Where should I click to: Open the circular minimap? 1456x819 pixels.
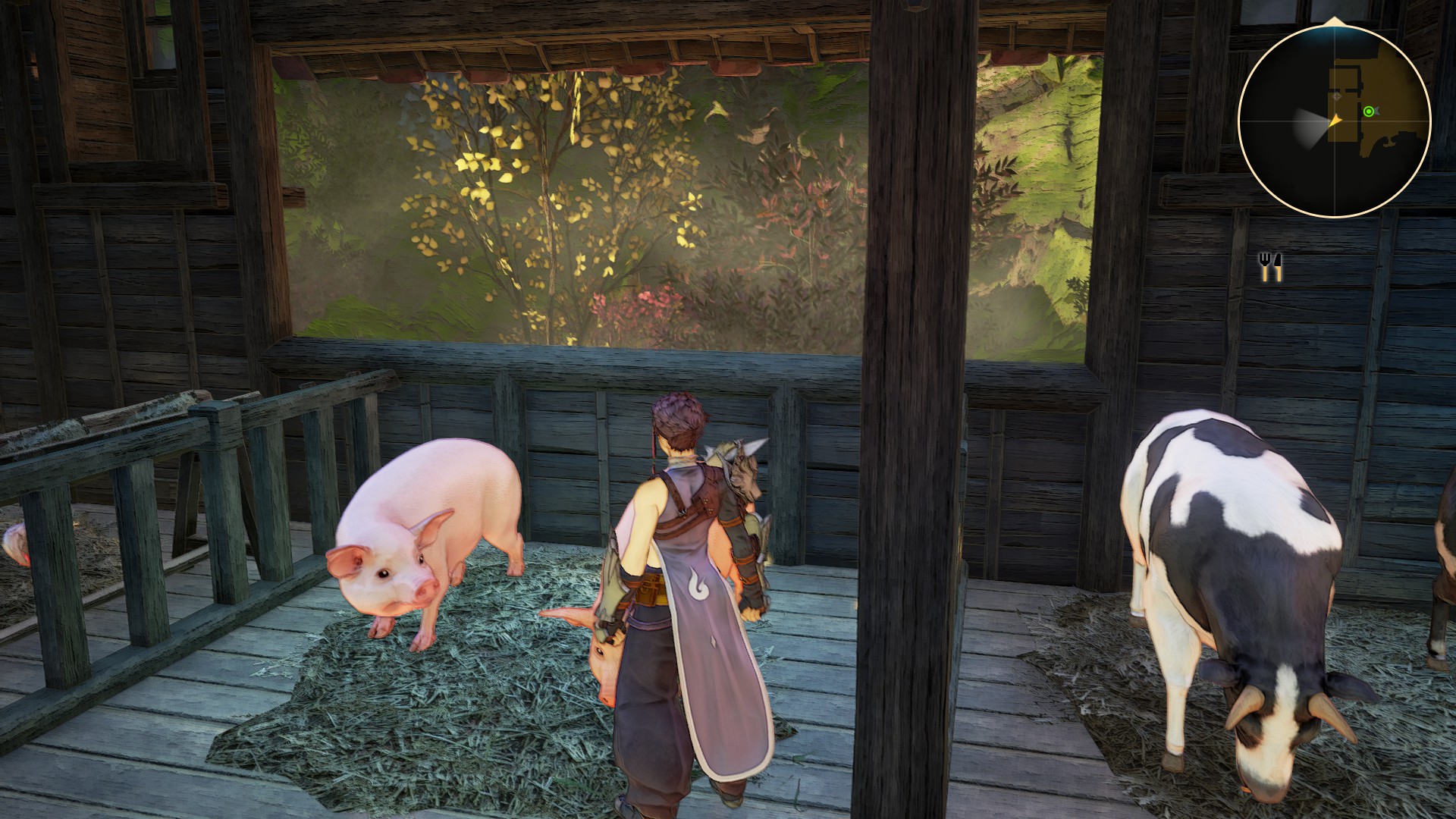[x=1334, y=121]
